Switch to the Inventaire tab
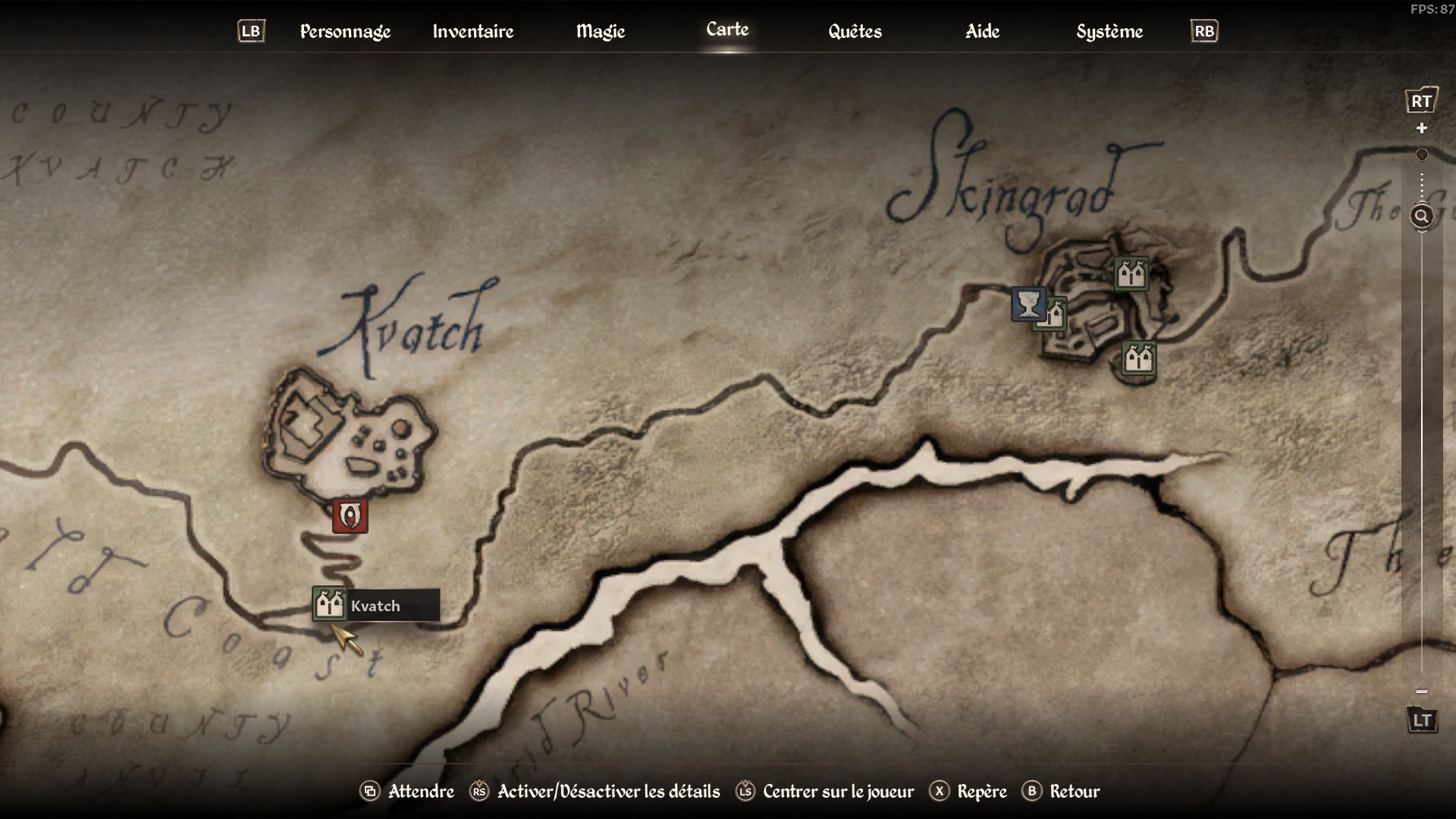Screen dimensions: 1456x819 [x=472, y=32]
